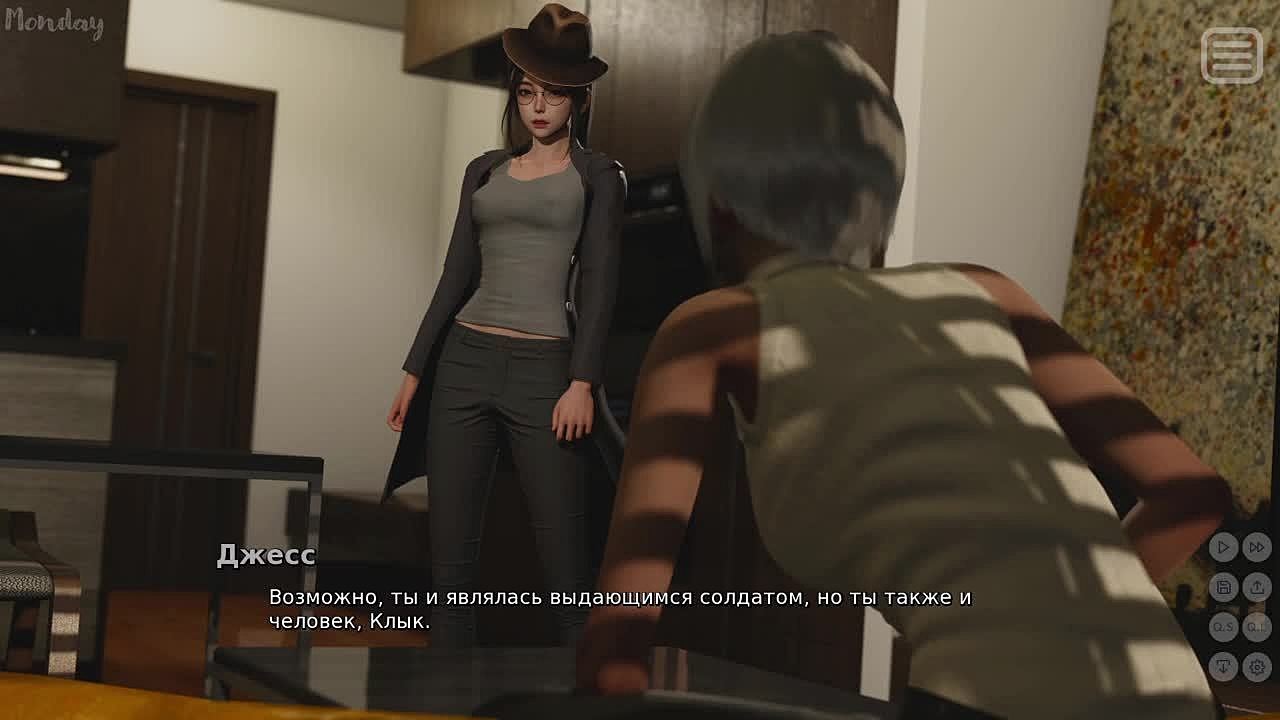Open settings with the gear icon
1280x720 pixels.
[1257, 666]
